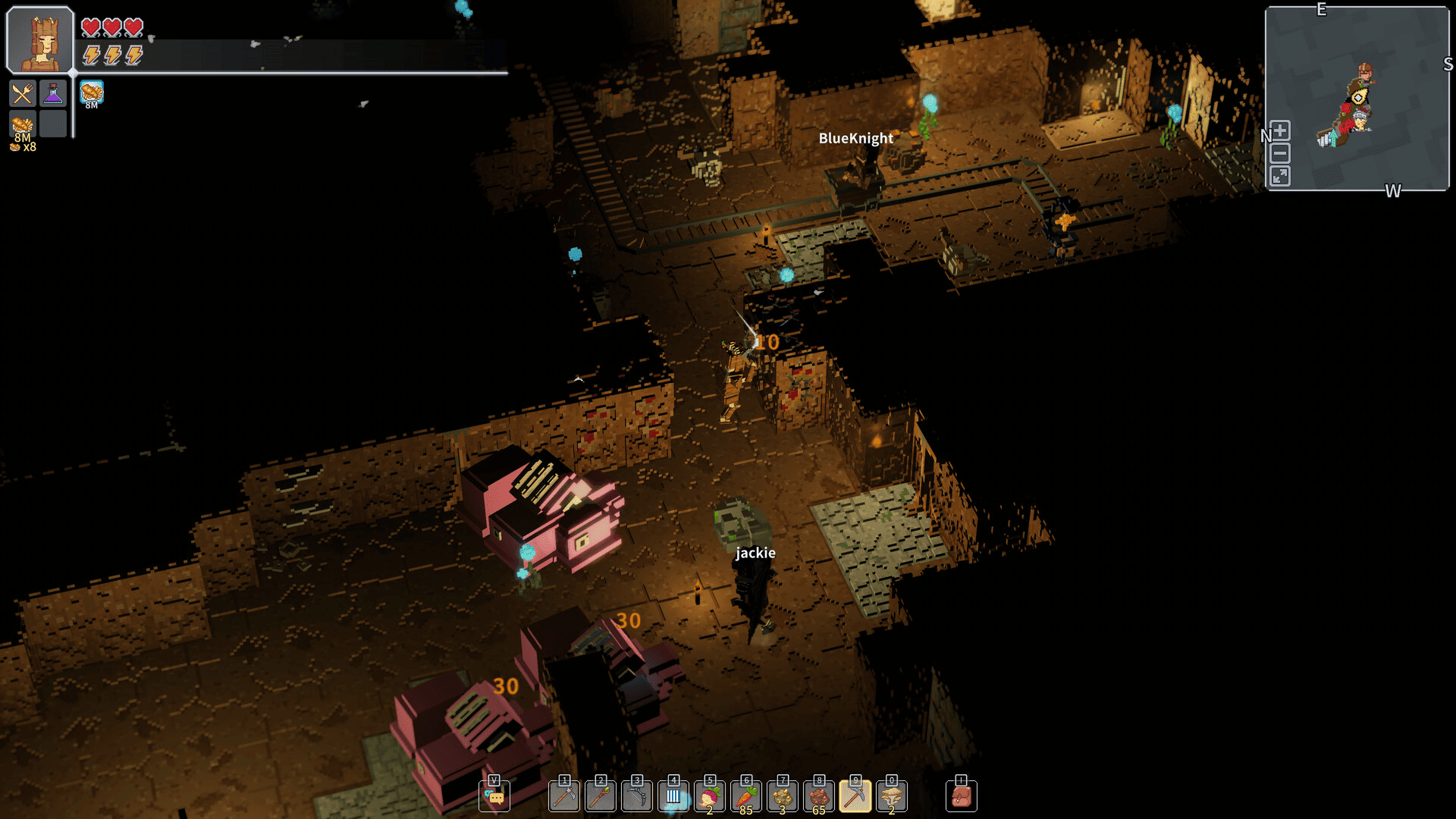Open the chat bubble icon marked V
This screenshot has width=1456, height=819.
[495, 795]
